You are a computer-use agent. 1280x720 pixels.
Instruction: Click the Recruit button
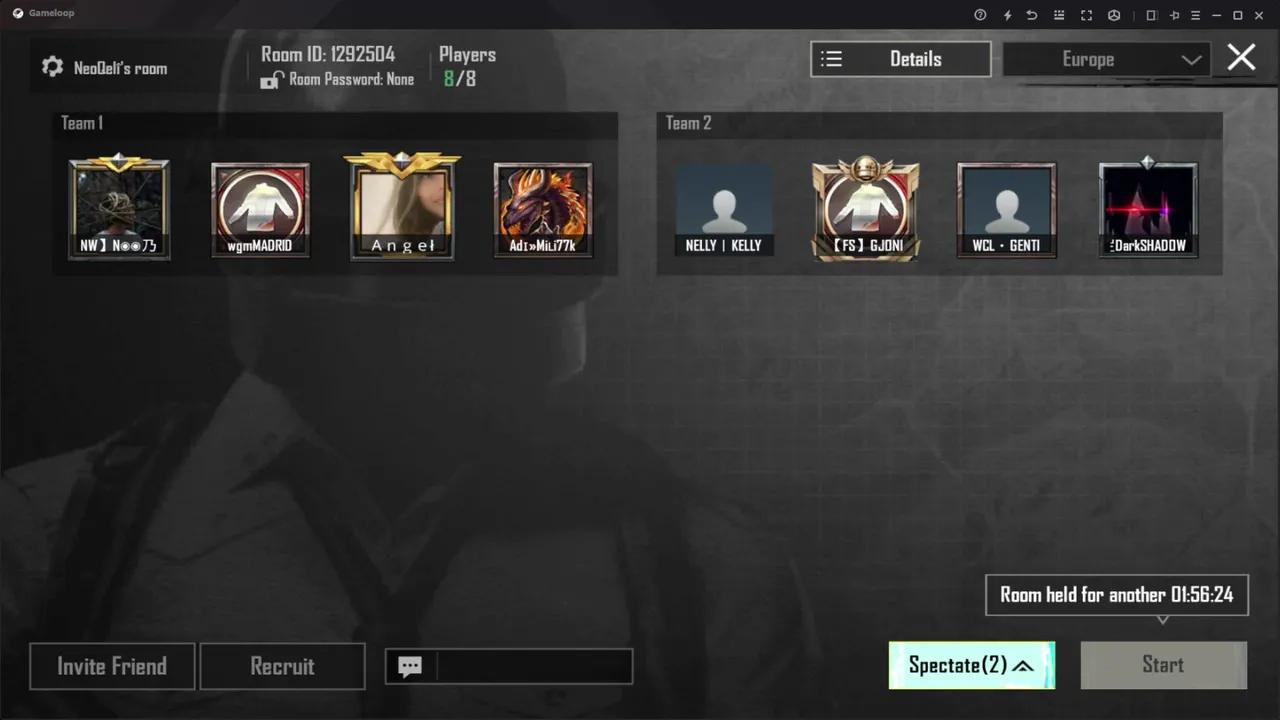click(x=282, y=666)
